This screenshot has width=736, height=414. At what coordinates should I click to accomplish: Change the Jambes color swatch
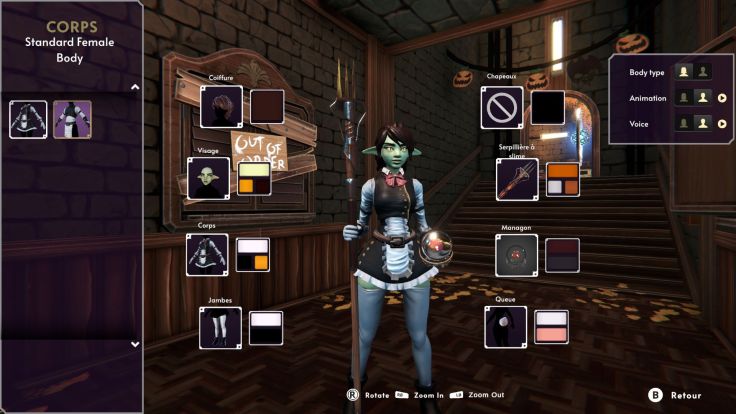pos(266,327)
